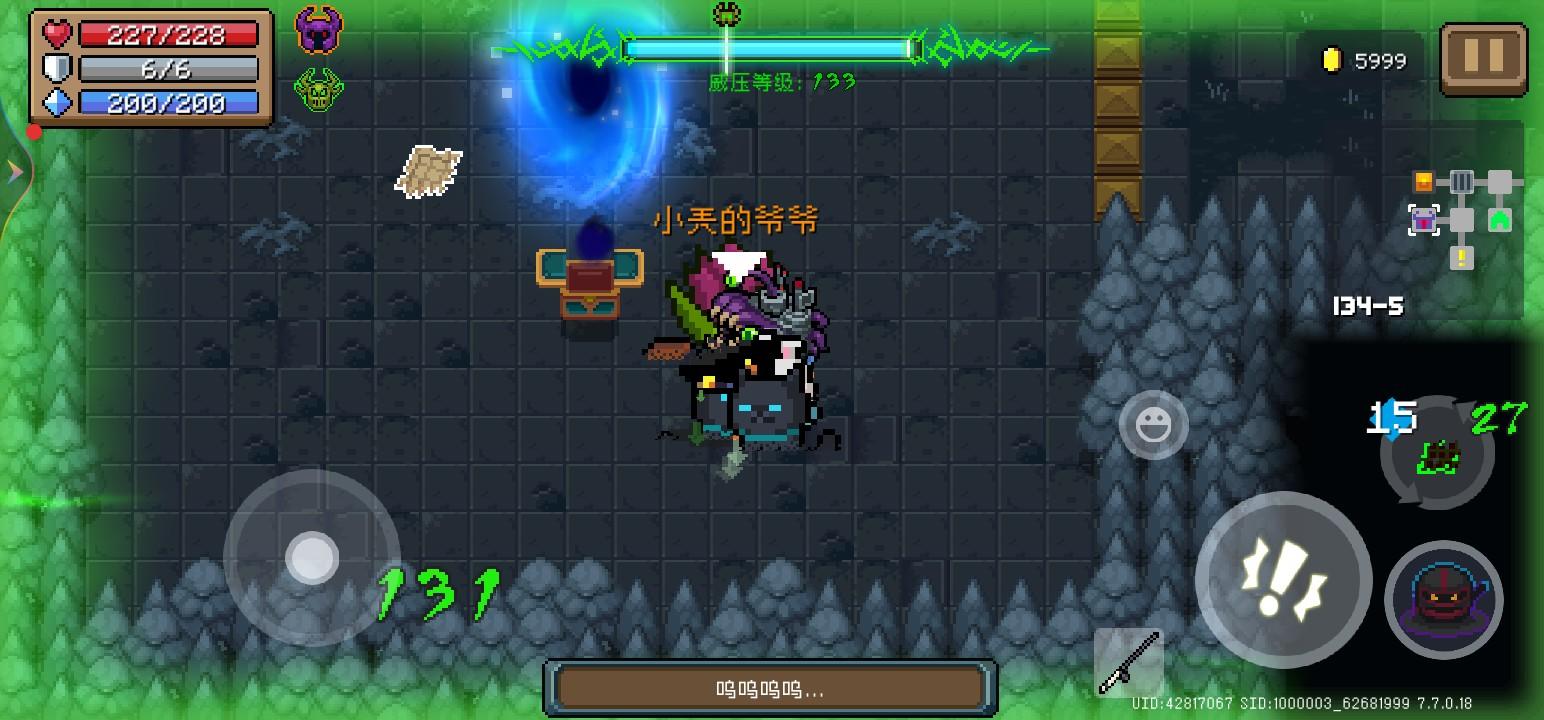Open the smiley emote button
The width and height of the screenshot is (1544, 720).
click(1154, 425)
